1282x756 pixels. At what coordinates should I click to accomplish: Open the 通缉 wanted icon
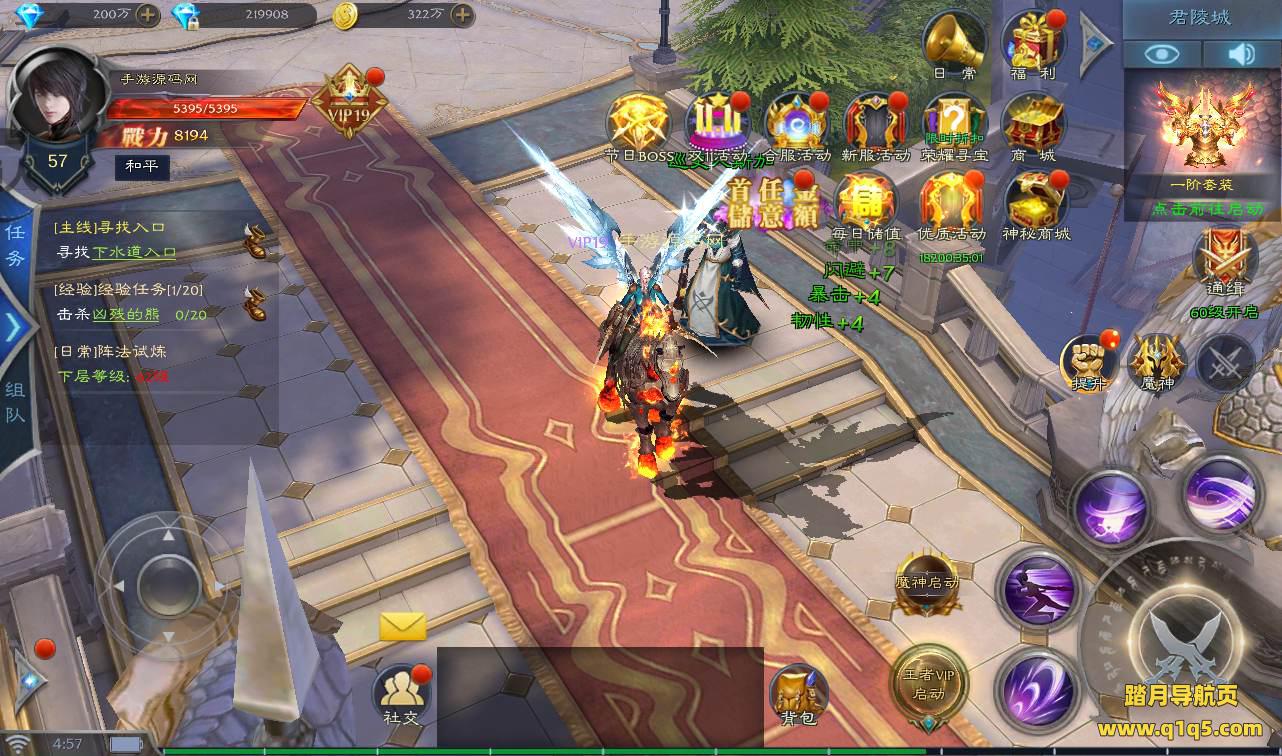(1223, 260)
